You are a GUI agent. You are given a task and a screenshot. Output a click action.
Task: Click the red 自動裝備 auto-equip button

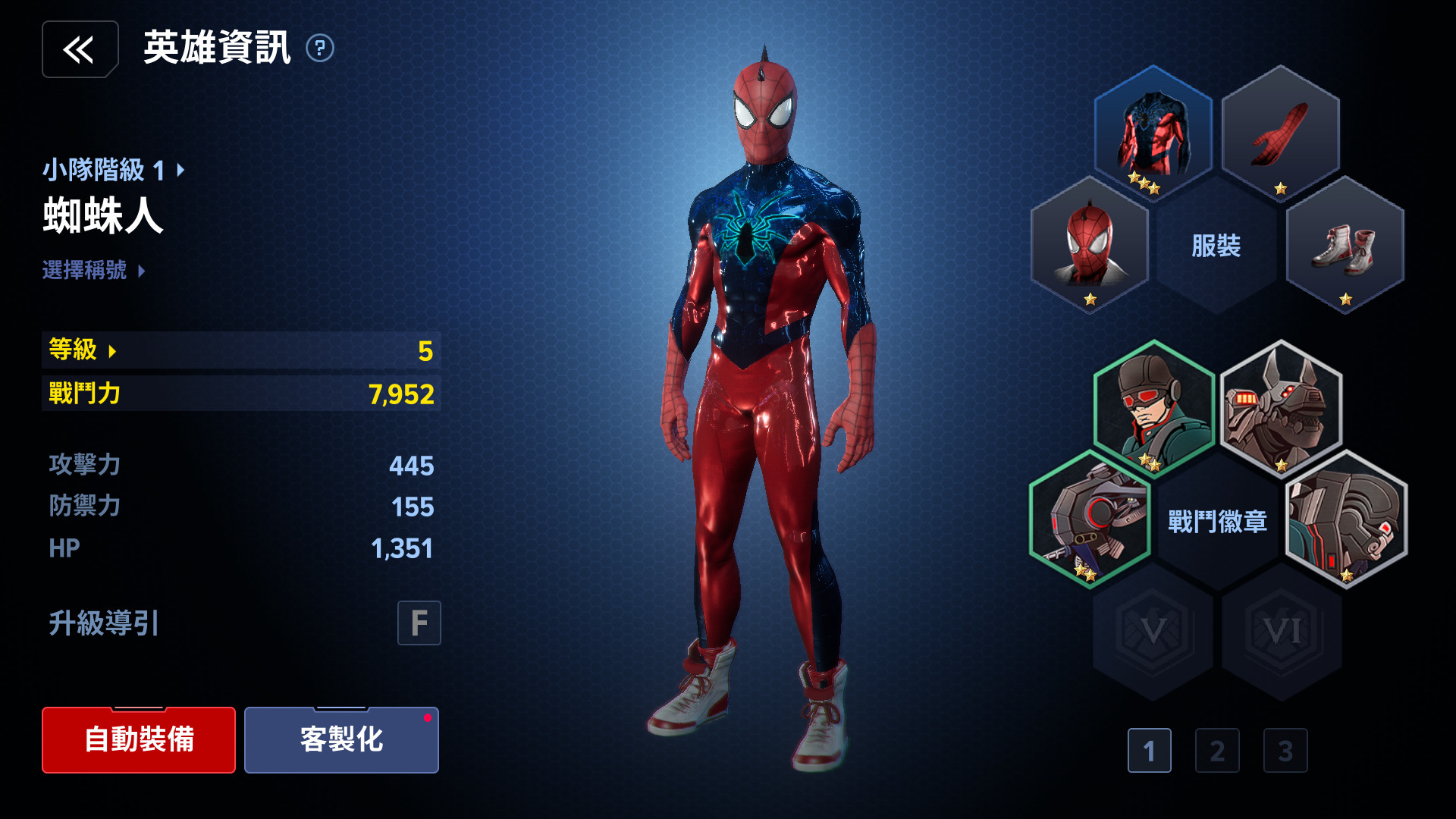pyautogui.click(x=139, y=739)
